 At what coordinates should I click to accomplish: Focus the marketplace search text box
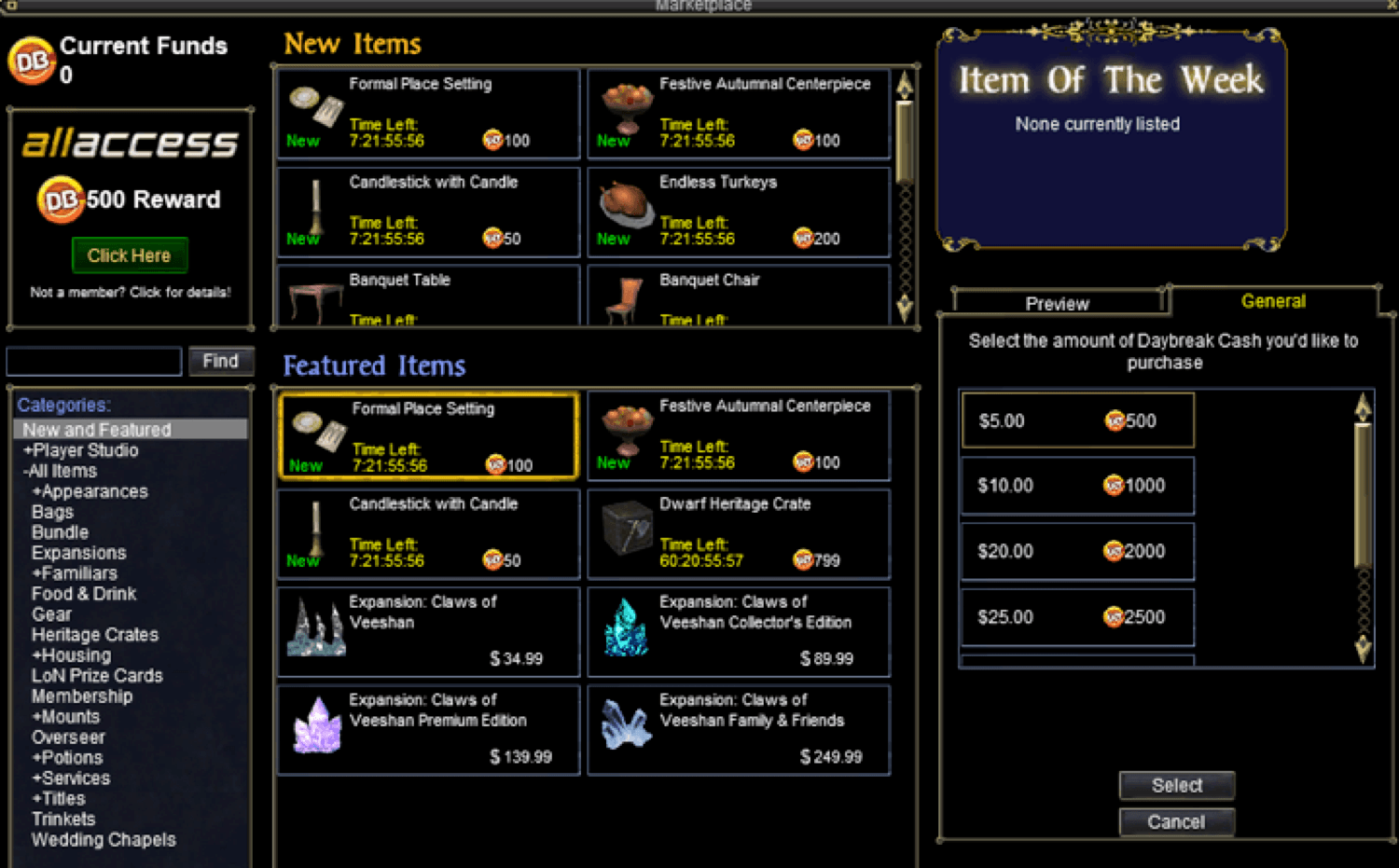tap(94, 361)
